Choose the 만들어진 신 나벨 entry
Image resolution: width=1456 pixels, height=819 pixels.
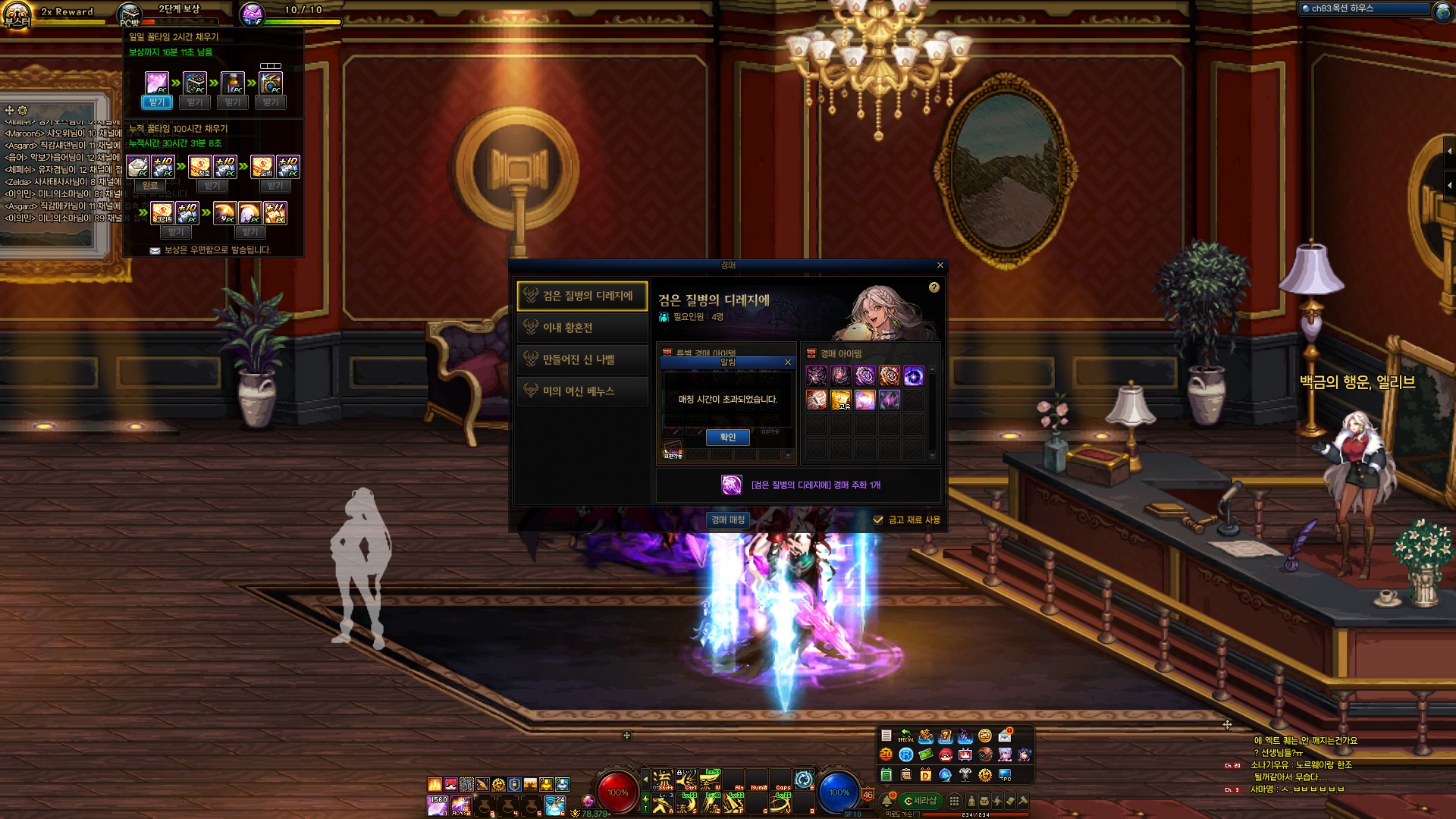pos(582,359)
